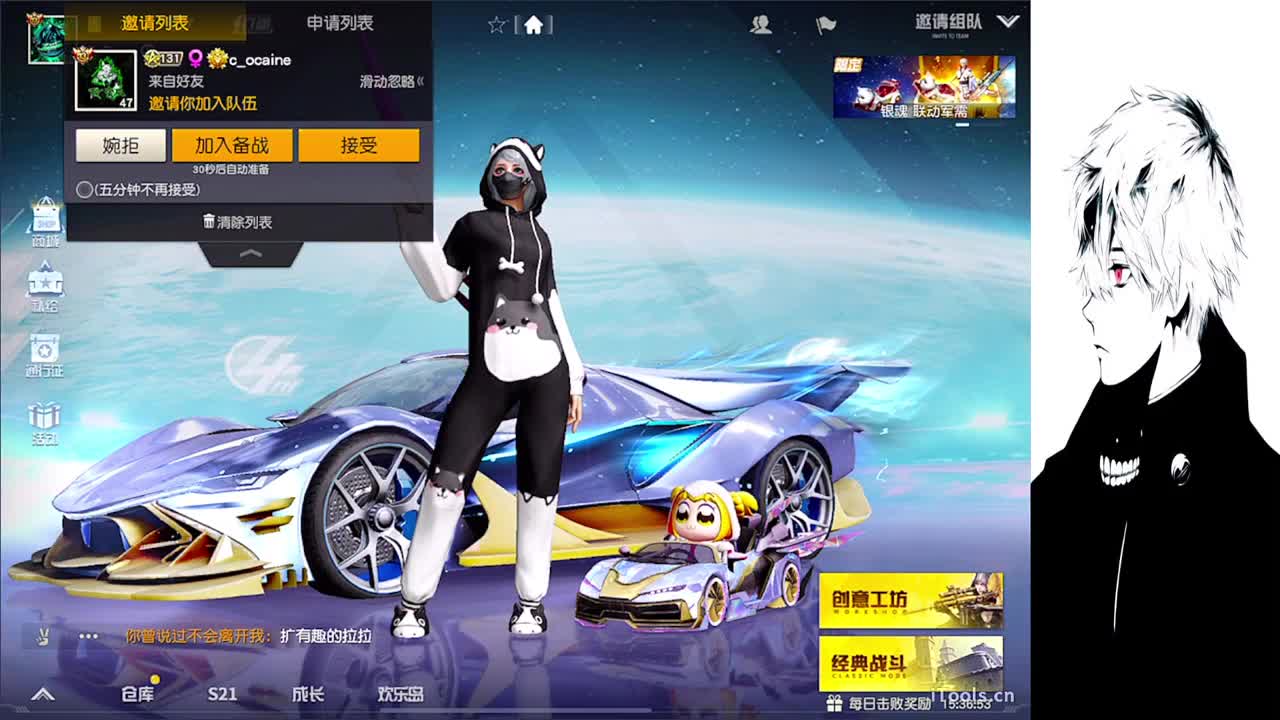Screen dimensions: 1280x720
Task: Click the flag icon near the top right
Action: [x=826, y=27]
